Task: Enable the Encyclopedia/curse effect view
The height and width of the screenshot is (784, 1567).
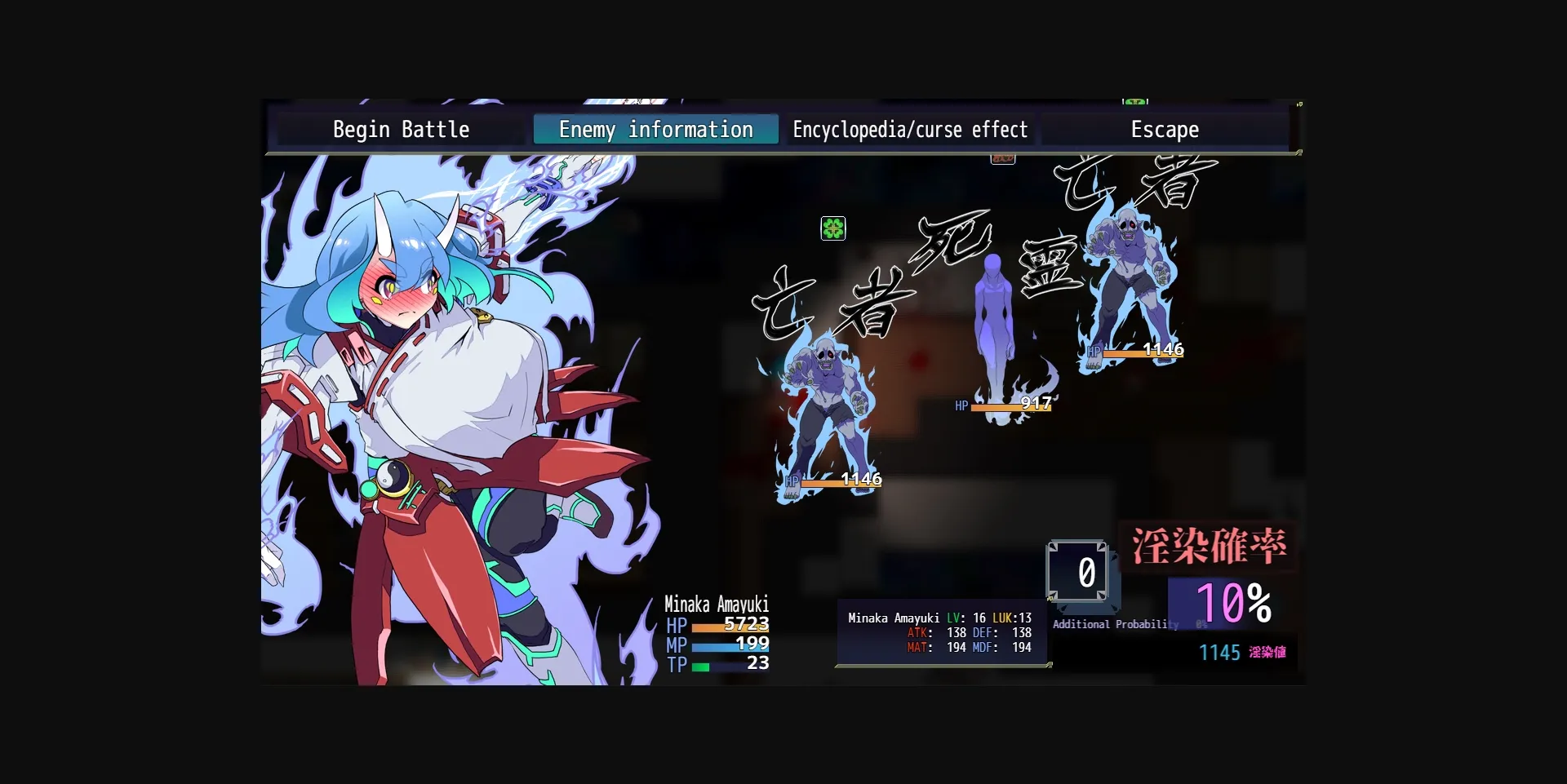Action: point(910,129)
